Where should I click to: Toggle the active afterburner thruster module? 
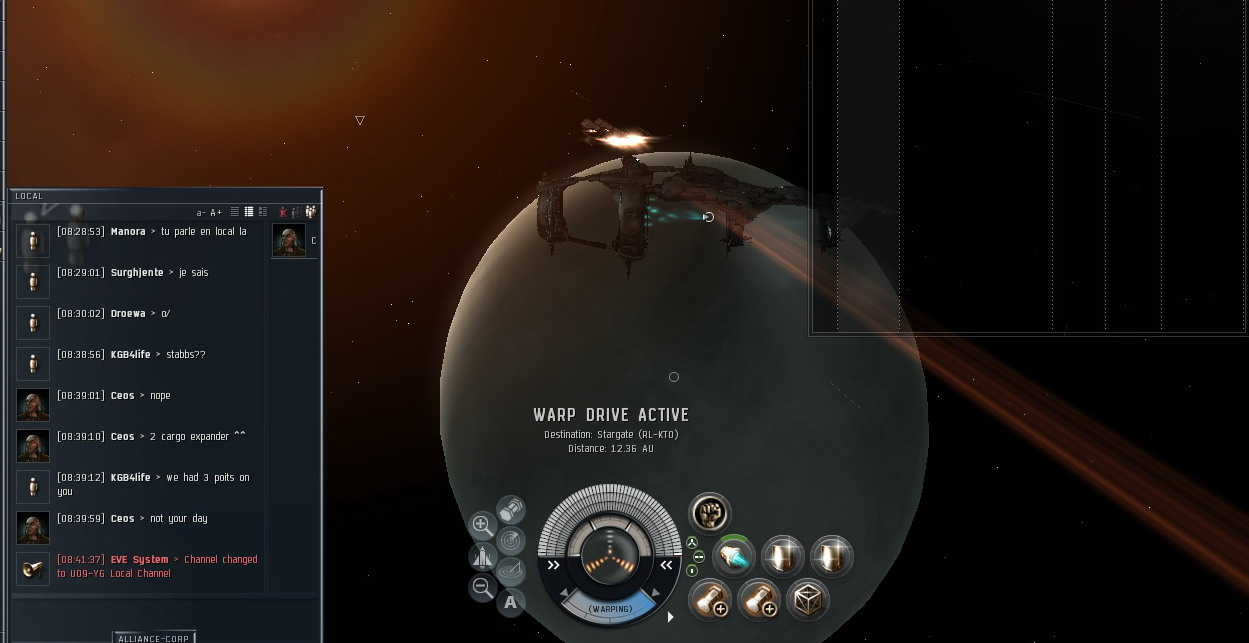click(733, 557)
